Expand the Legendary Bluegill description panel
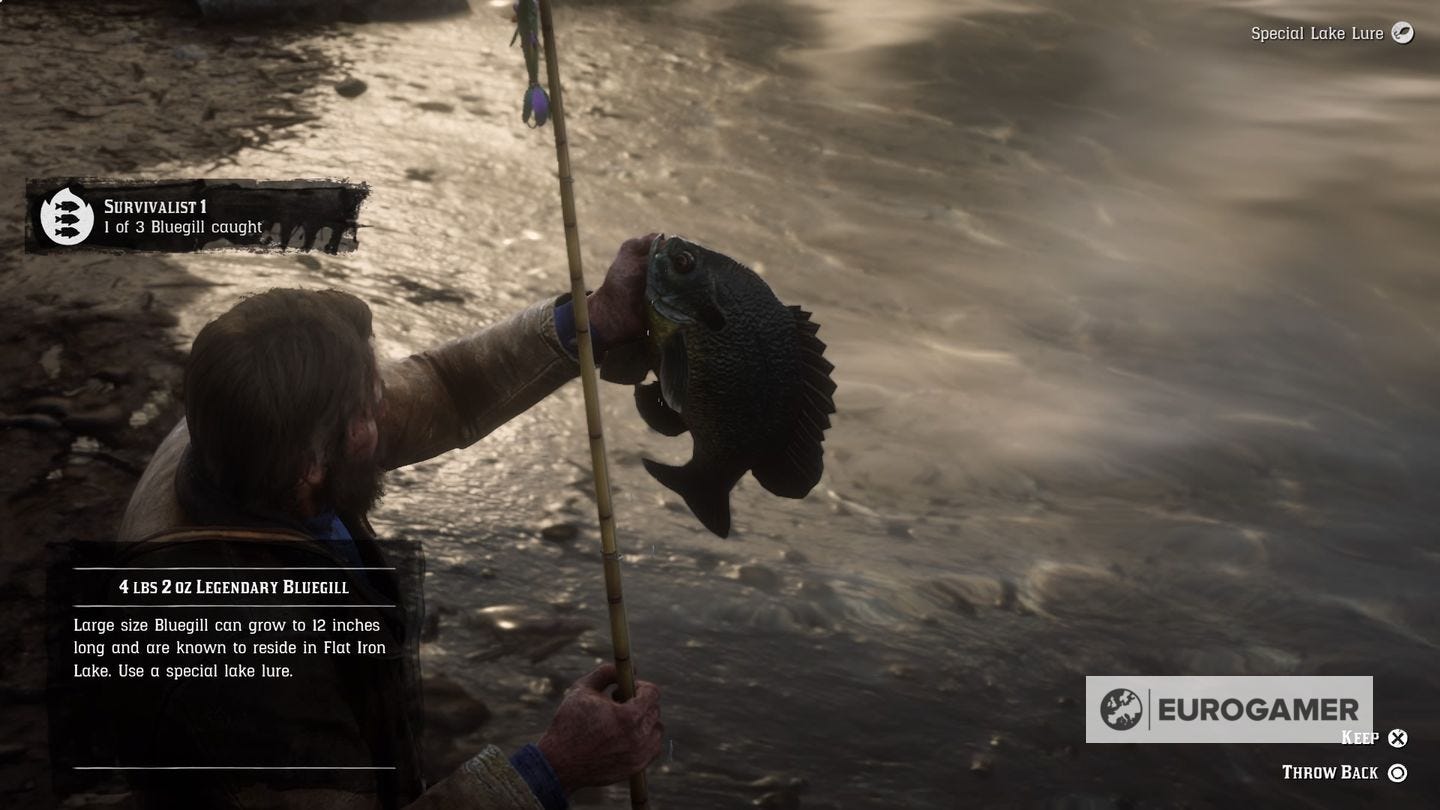Image resolution: width=1440 pixels, height=810 pixels. (x=230, y=648)
